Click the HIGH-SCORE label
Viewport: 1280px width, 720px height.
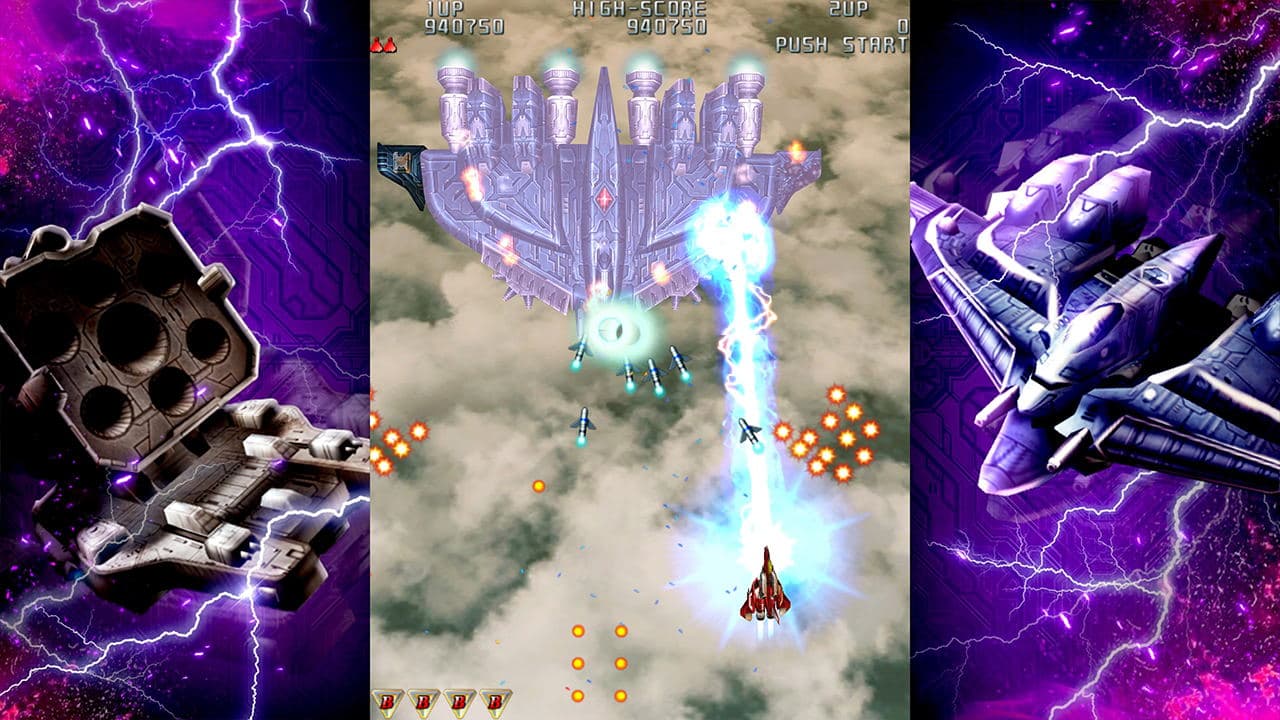[x=640, y=10]
